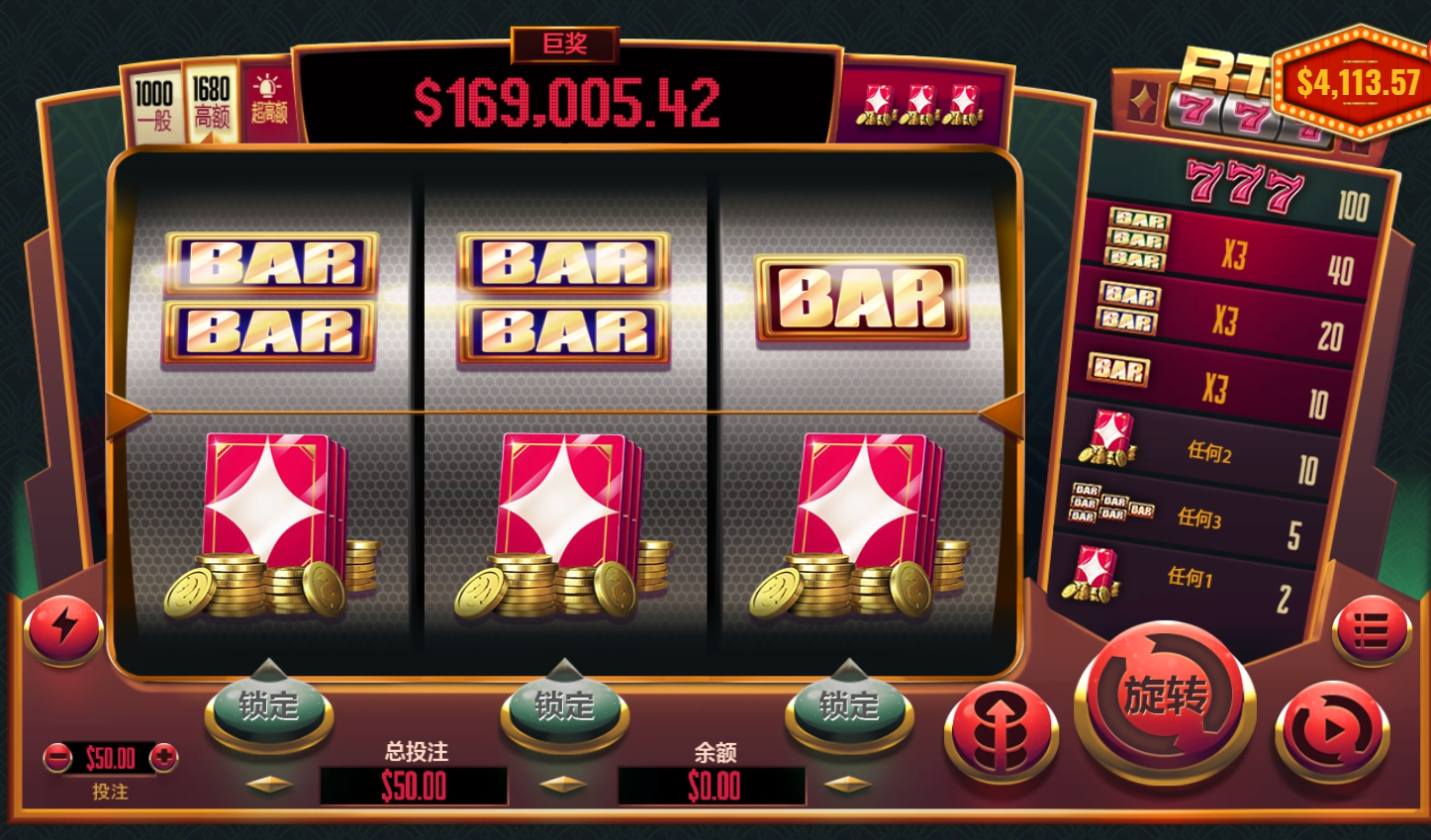This screenshot has width=1431, height=840.
Task: Start autoplay with the circular play button
Action: pos(1332,733)
